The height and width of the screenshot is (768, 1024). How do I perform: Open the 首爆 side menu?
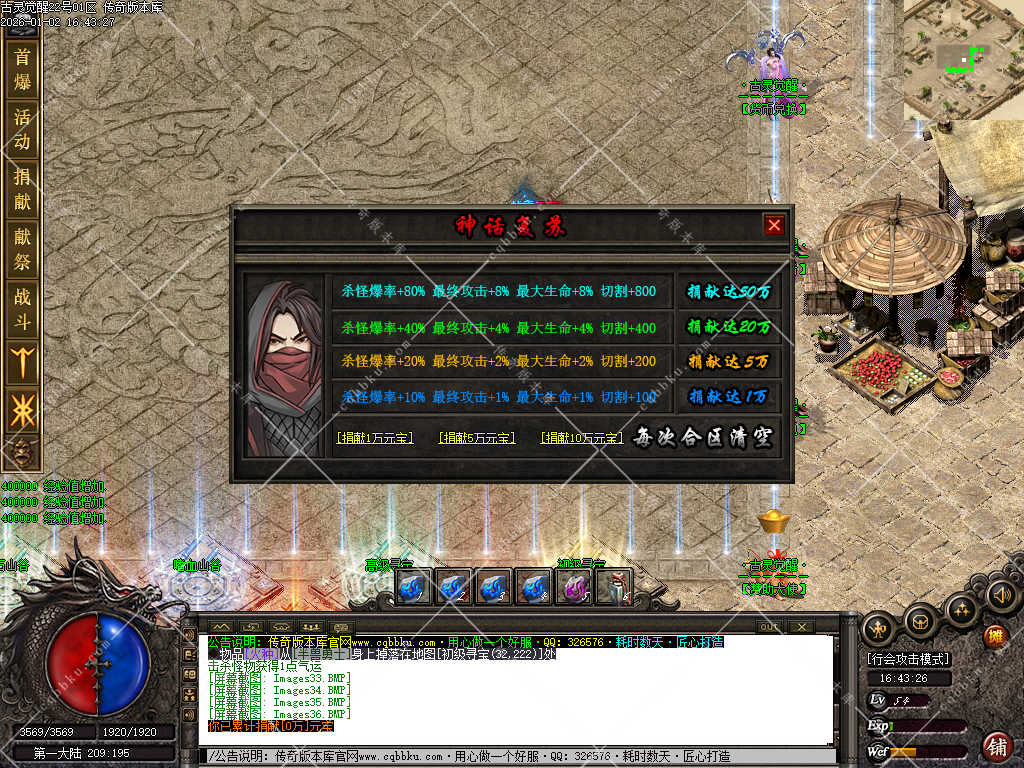(21, 69)
